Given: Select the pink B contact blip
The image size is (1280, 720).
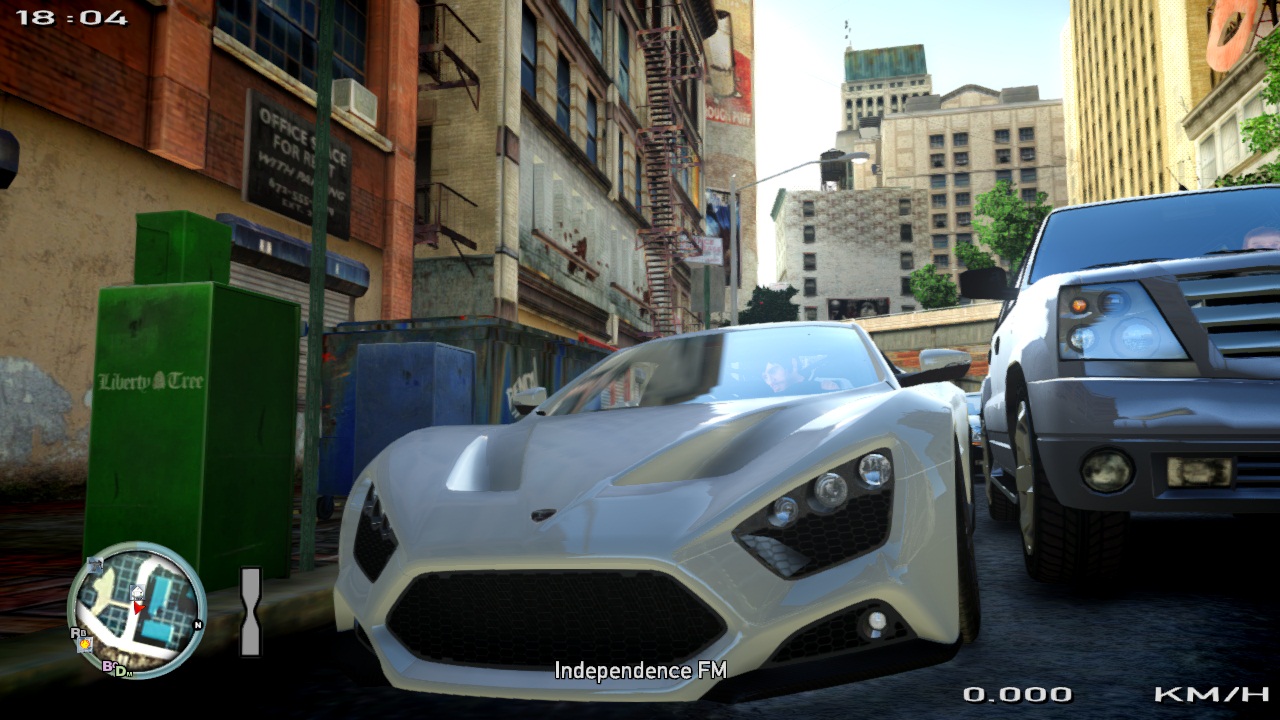Looking at the screenshot, I should point(107,665).
